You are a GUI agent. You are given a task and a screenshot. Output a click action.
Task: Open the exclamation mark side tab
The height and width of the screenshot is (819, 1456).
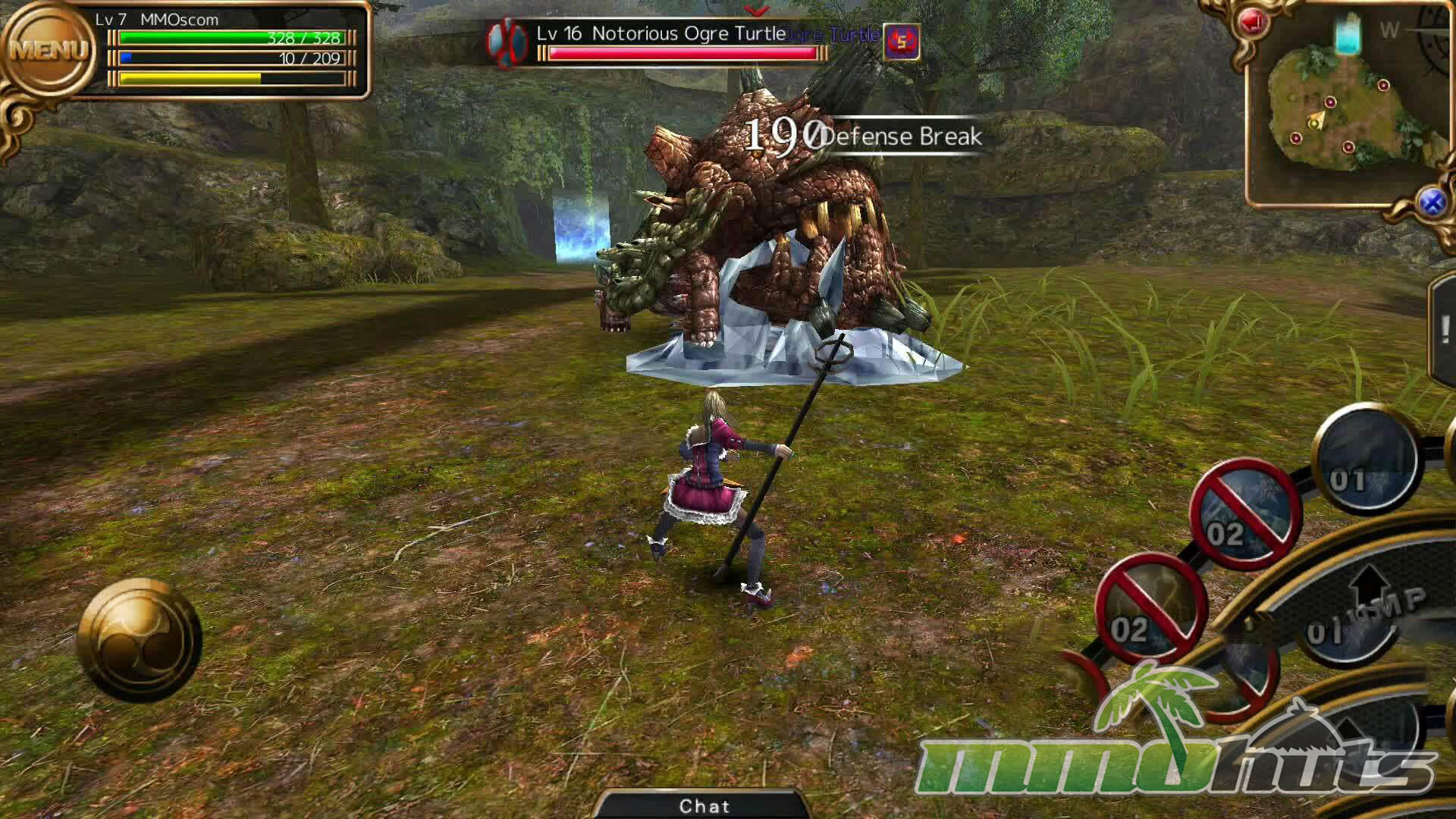pyautogui.click(x=1445, y=330)
